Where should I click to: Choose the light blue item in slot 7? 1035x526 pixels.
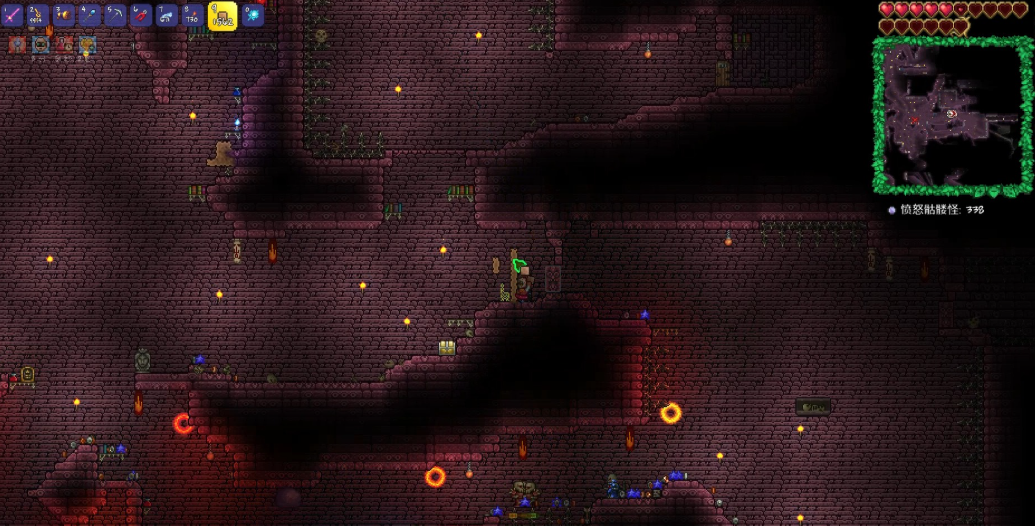coord(167,15)
